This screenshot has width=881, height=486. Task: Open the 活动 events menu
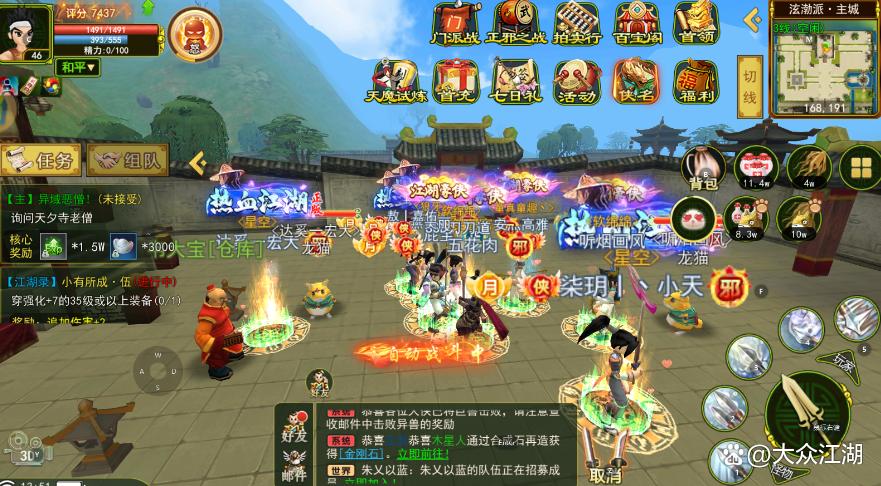(x=576, y=80)
